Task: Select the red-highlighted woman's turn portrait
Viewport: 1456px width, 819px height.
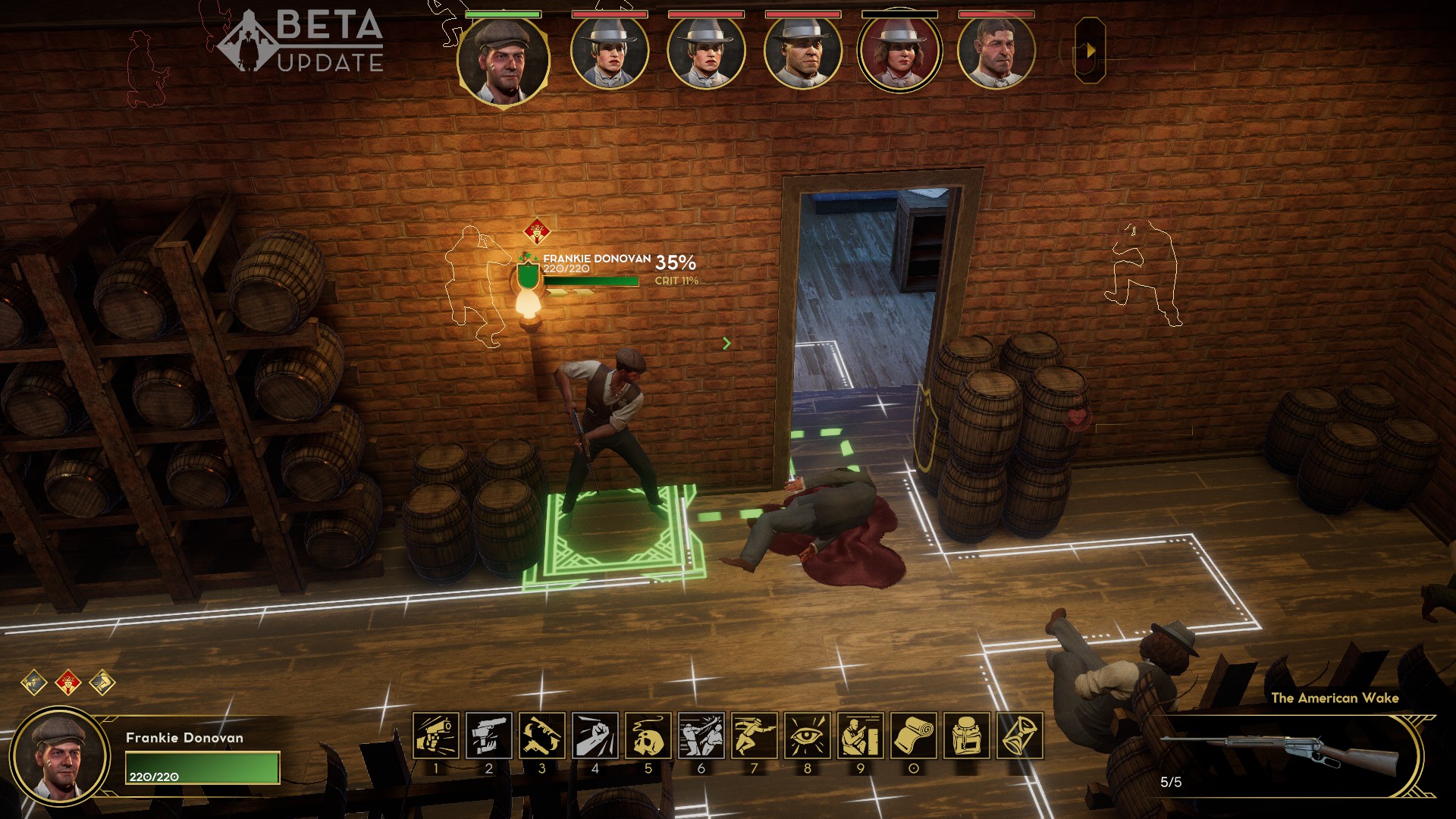Action: coord(899,53)
